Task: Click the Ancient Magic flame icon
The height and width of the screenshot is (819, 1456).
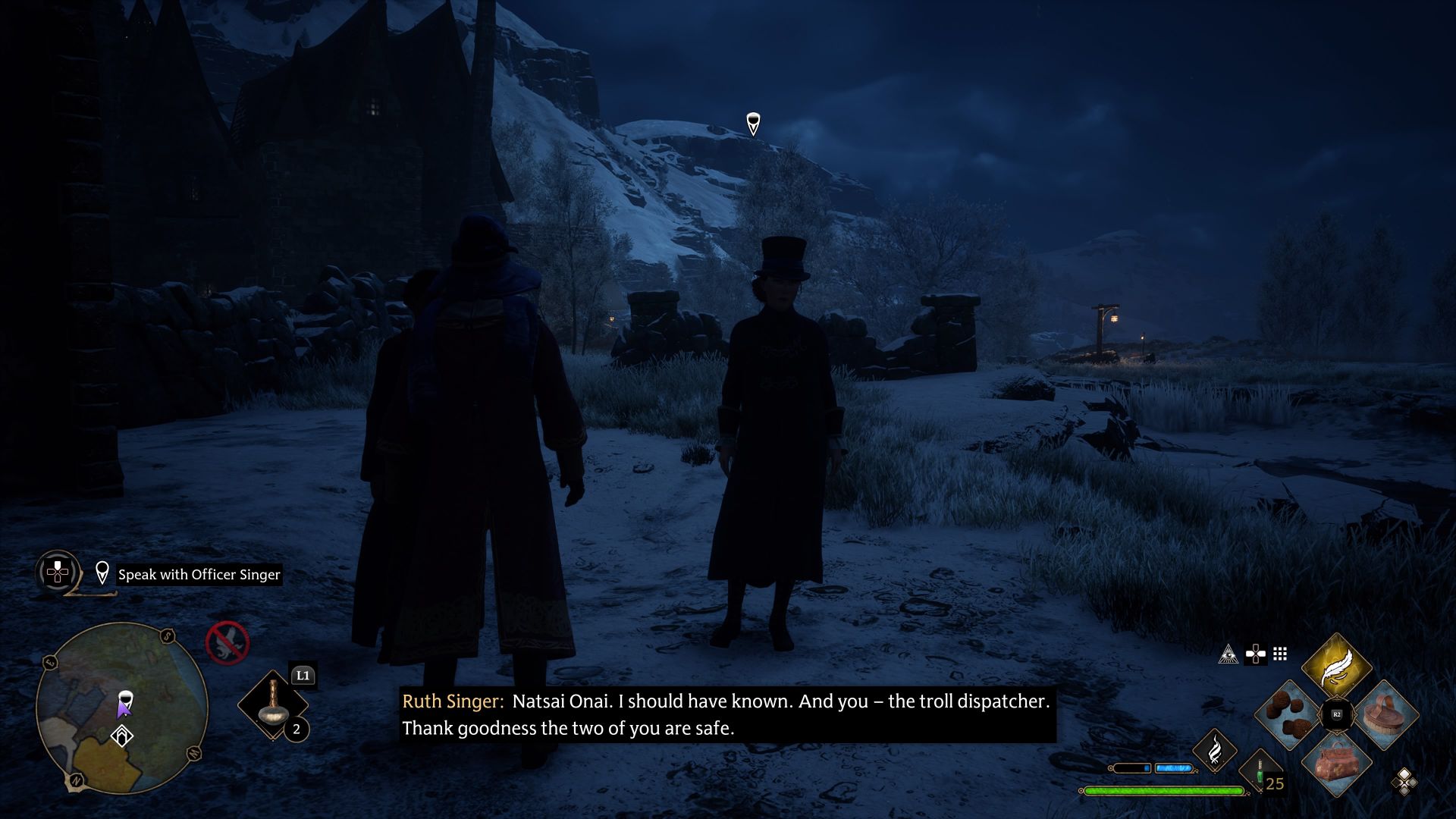Action: [1215, 752]
